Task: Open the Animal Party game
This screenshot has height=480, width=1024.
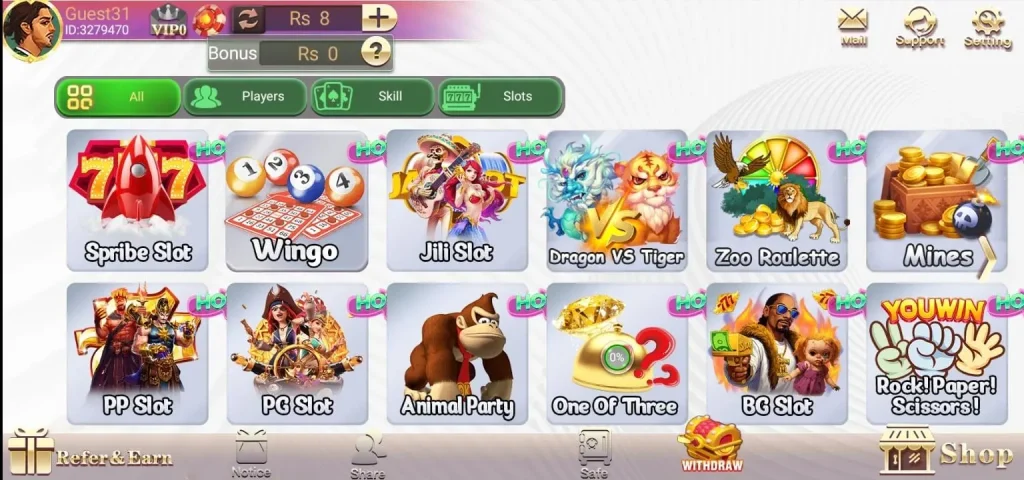Action: [x=457, y=354]
